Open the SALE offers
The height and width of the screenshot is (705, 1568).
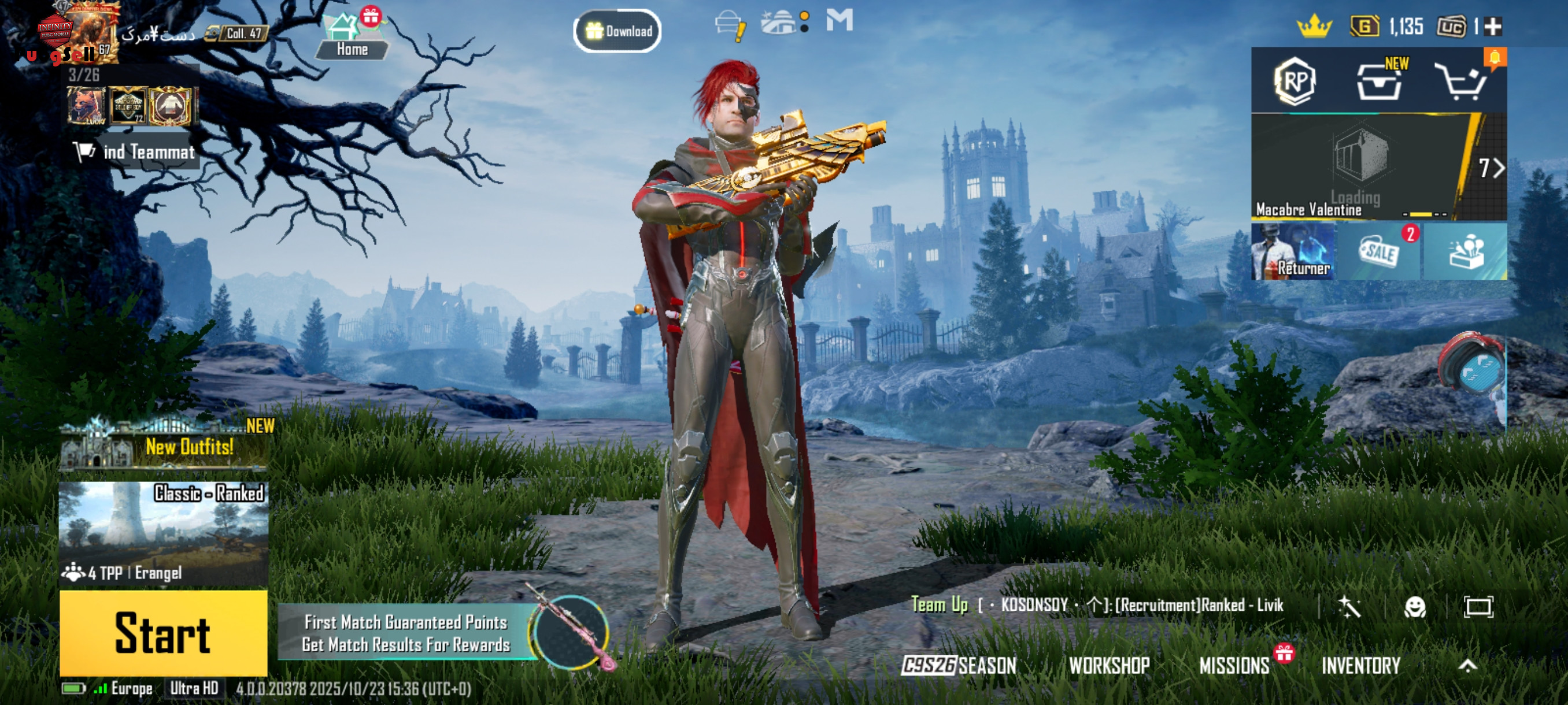[1380, 252]
